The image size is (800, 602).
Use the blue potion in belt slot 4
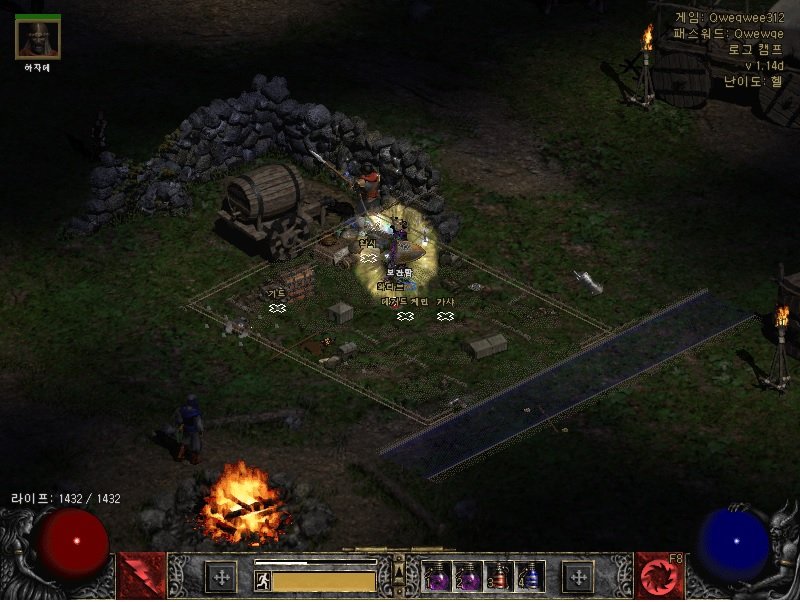coord(528,577)
